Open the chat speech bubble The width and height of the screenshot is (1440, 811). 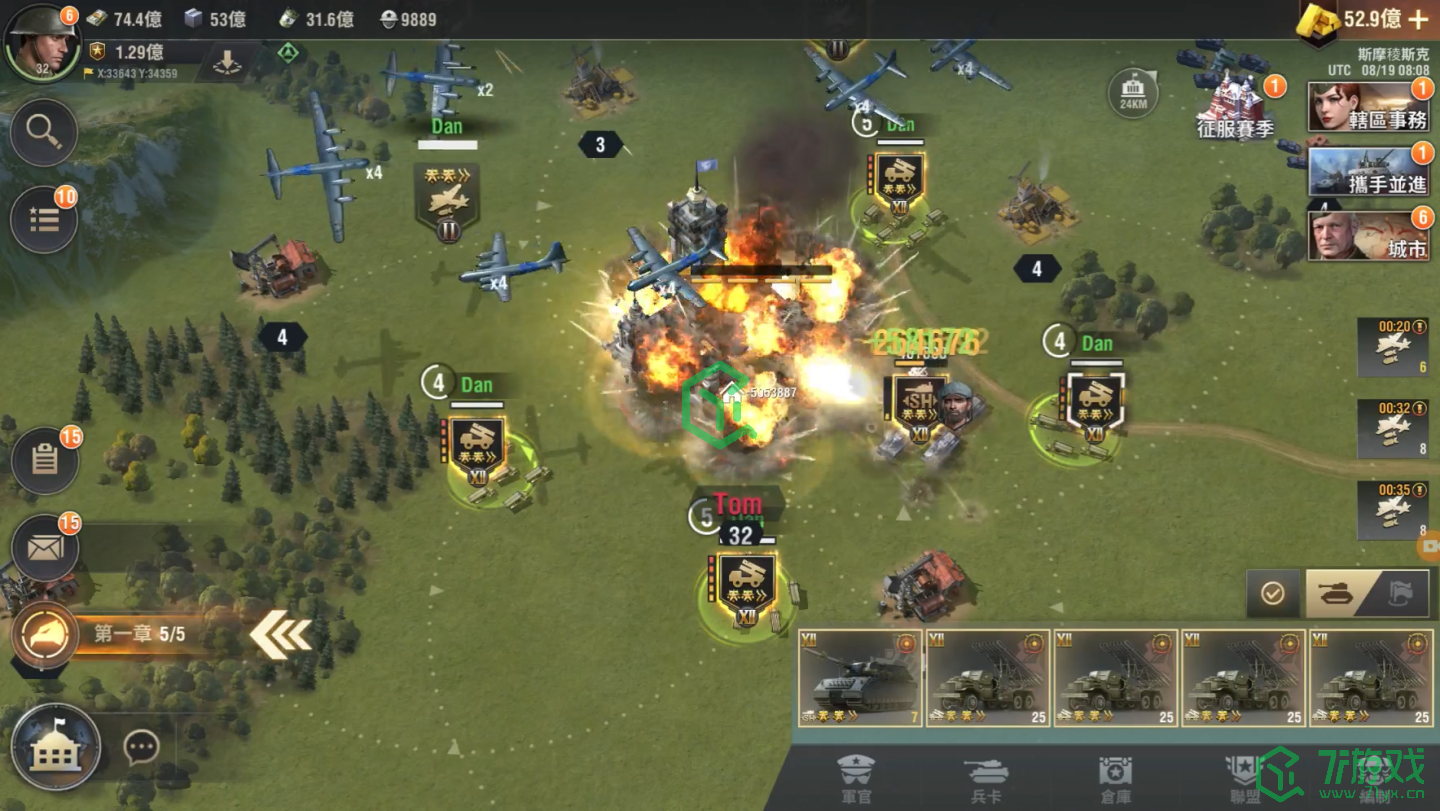click(141, 747)
